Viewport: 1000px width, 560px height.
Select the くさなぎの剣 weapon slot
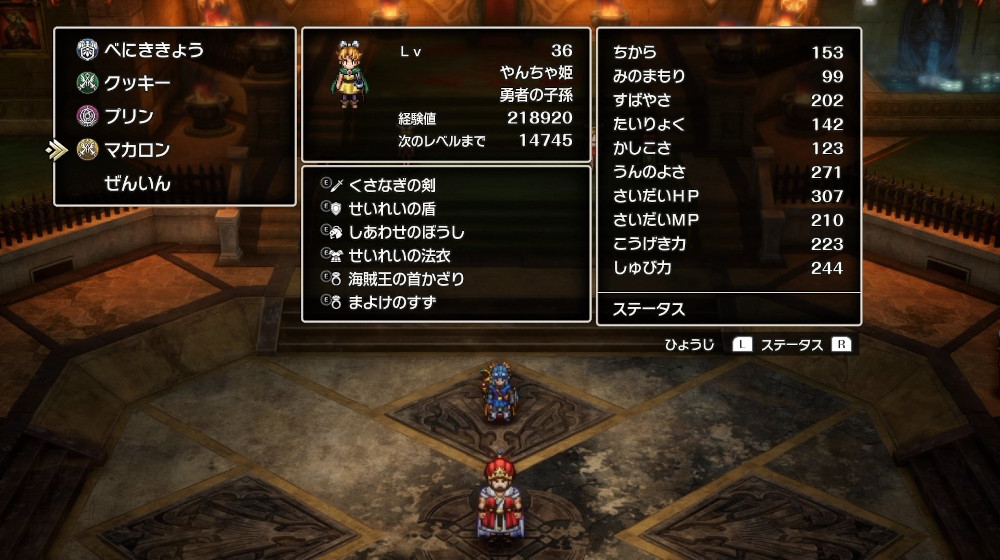pos(391,185)
